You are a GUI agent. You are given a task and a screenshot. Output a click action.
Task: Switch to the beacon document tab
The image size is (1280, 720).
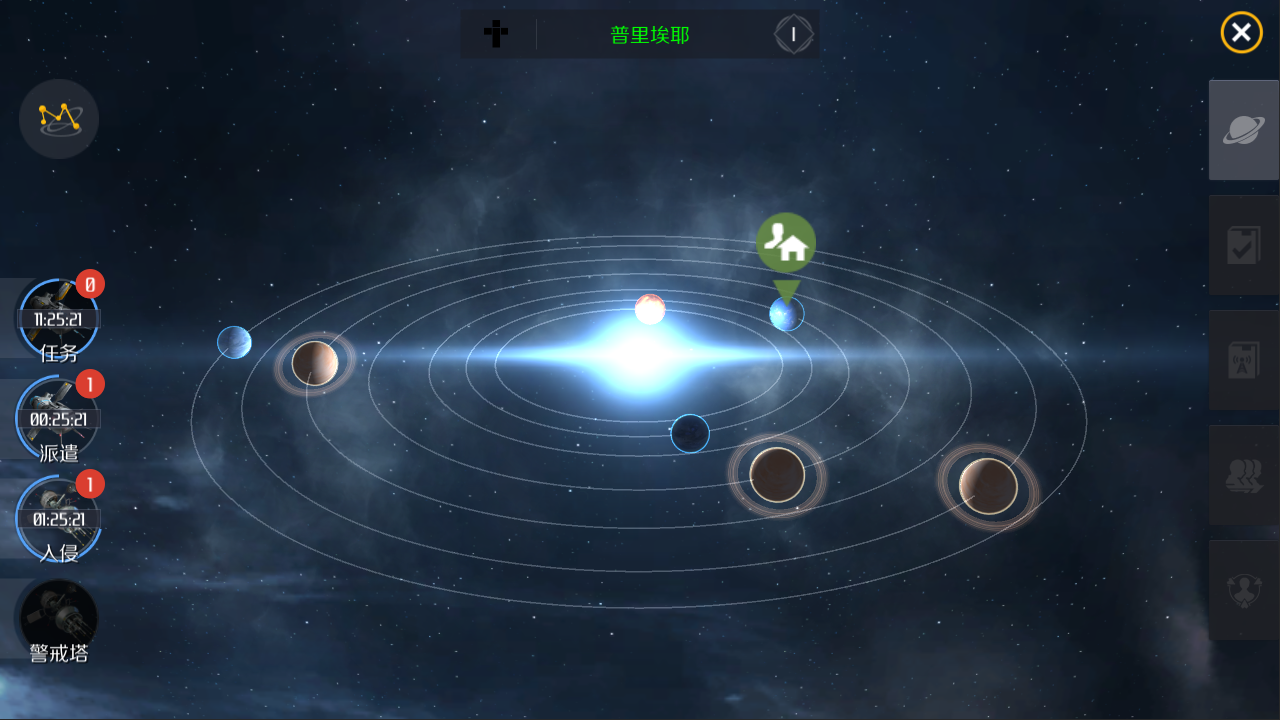(x=1244, y=360)
